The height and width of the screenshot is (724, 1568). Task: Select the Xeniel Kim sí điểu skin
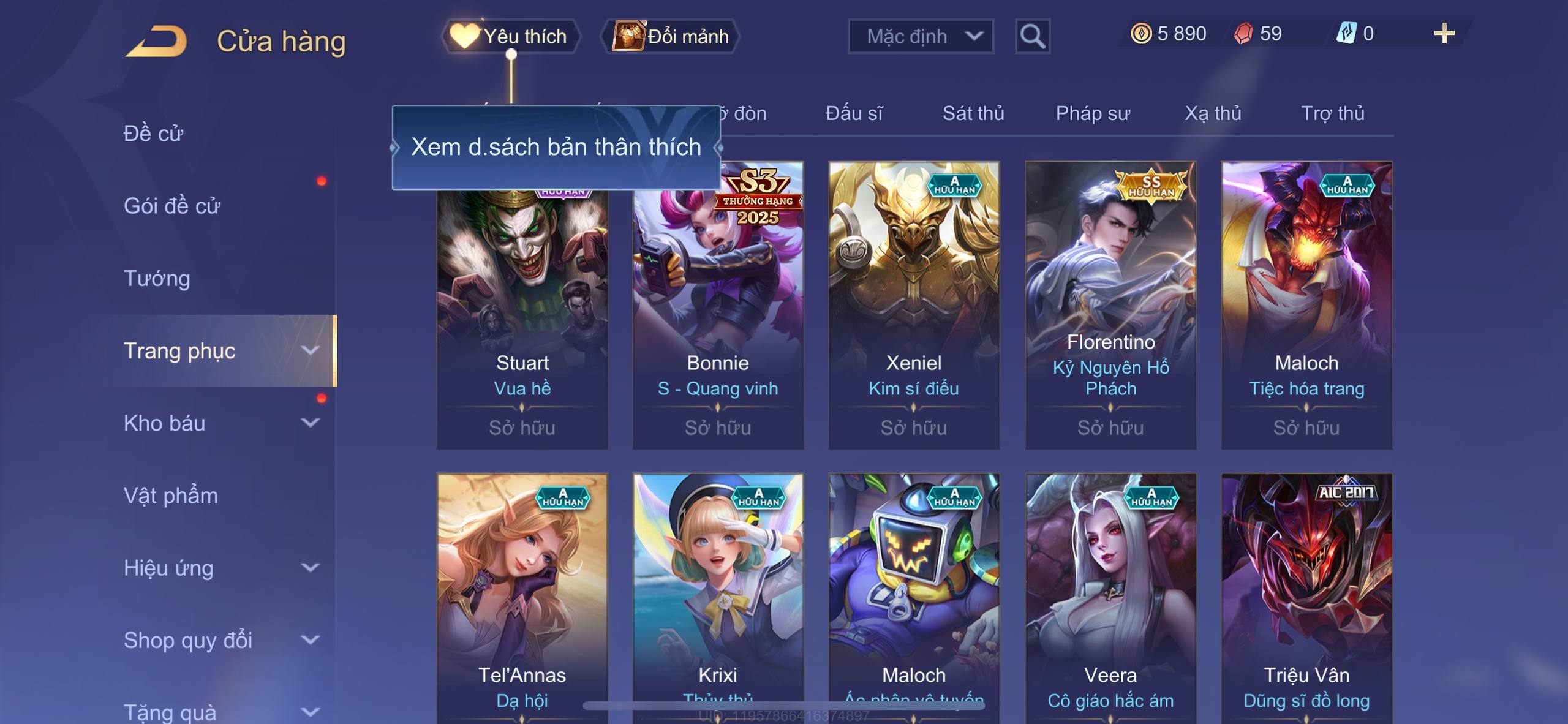[914, 305]
